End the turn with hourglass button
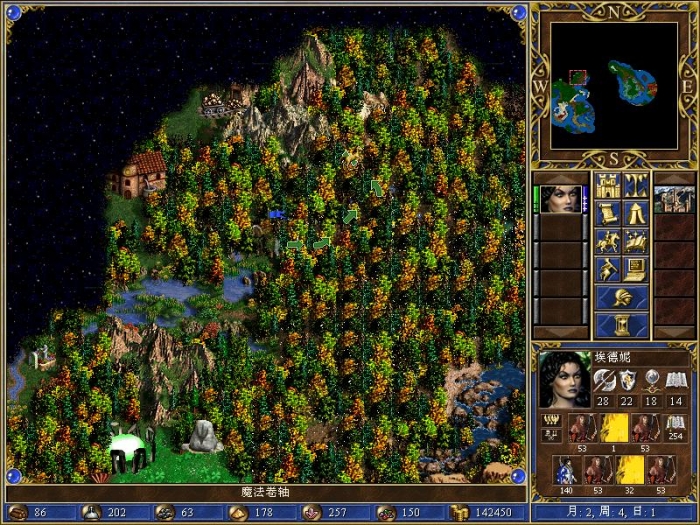 coord(621,326)
